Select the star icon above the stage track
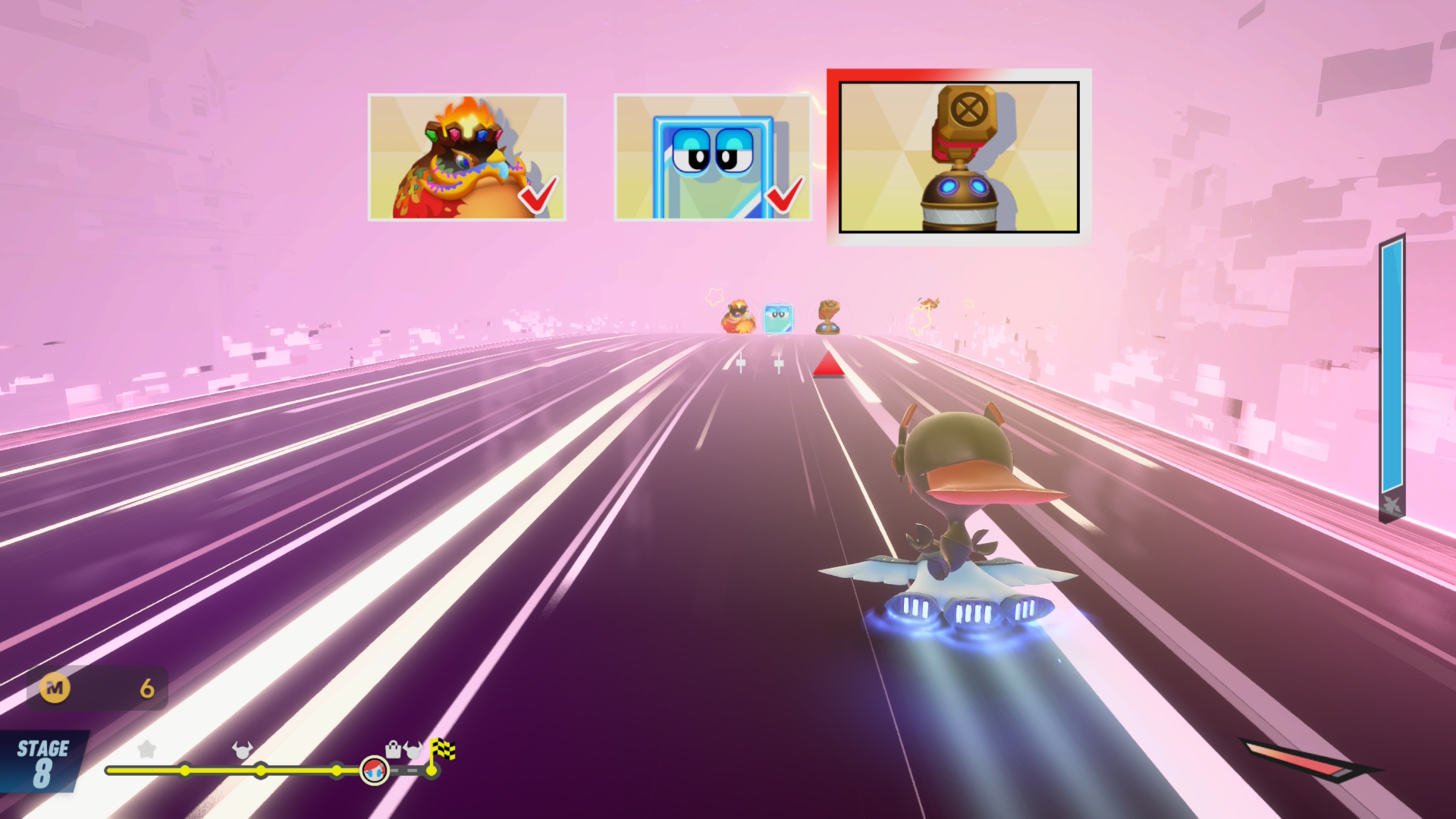The height and width of the screenshot is (819, 1456). [146, 750]
